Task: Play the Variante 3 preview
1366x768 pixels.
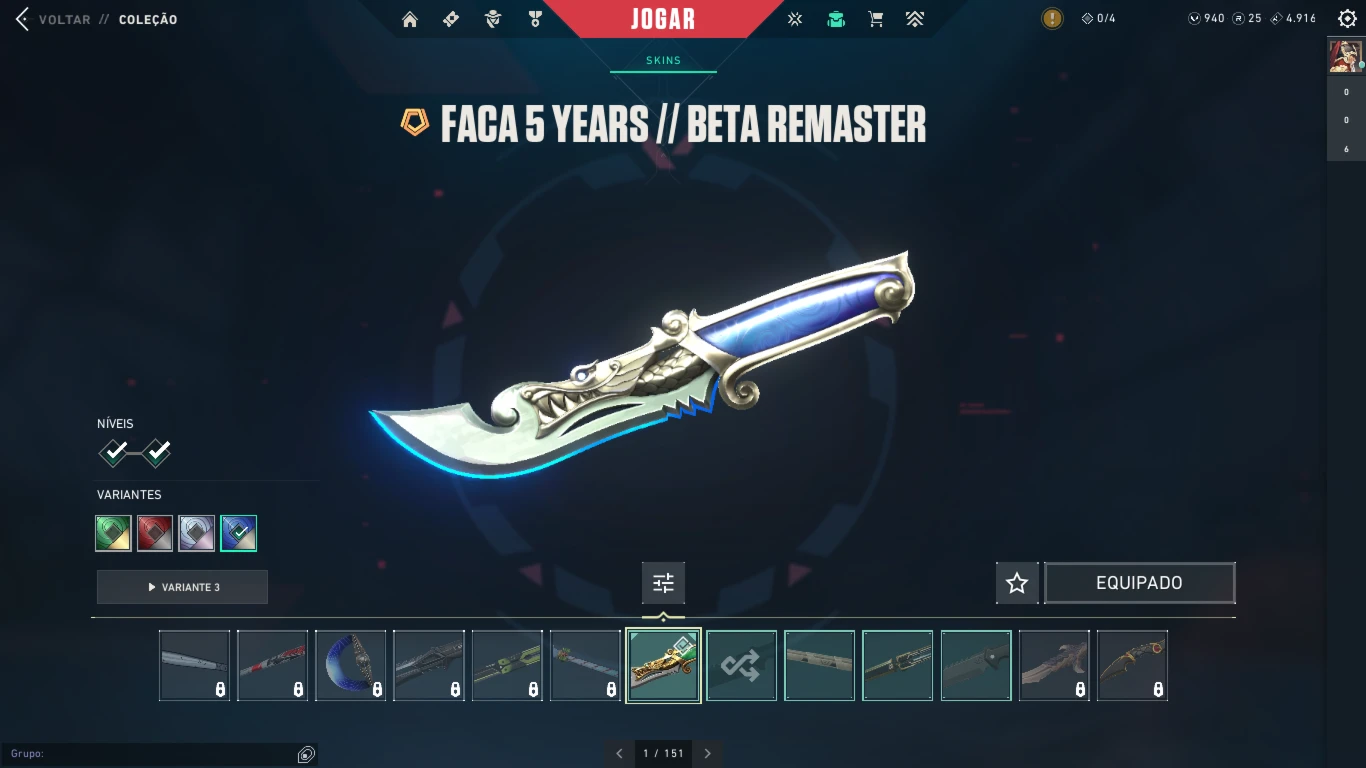Action: [182, 587]
